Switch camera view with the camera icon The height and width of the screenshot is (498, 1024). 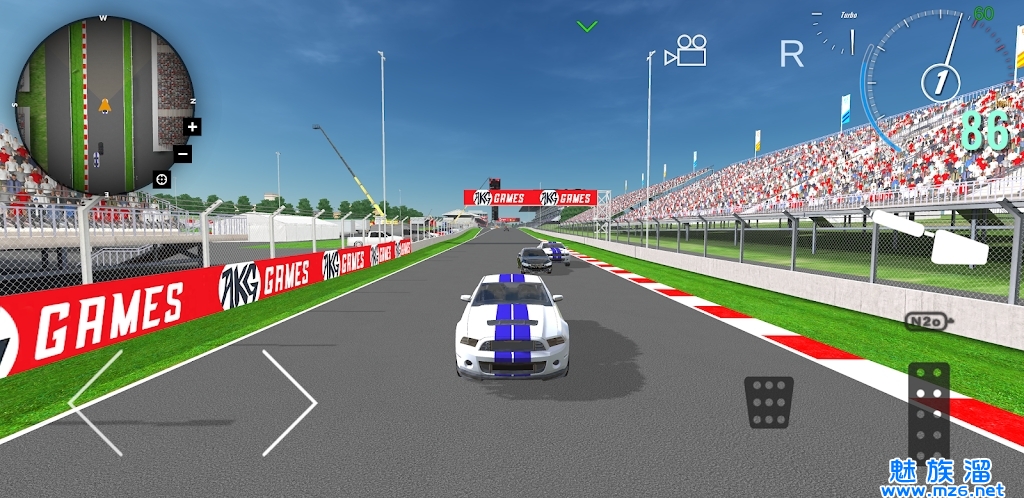point(686,50)
